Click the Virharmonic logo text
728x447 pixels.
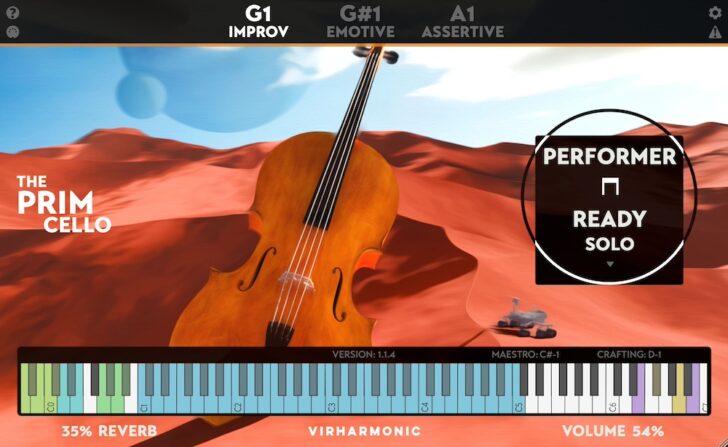click(x=363, y=432)
